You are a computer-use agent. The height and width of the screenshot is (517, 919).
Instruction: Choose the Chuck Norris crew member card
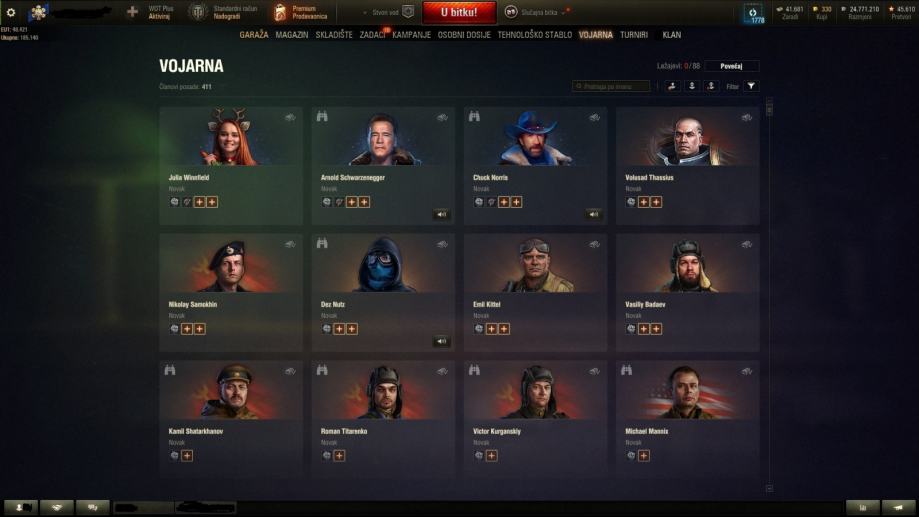535,165
